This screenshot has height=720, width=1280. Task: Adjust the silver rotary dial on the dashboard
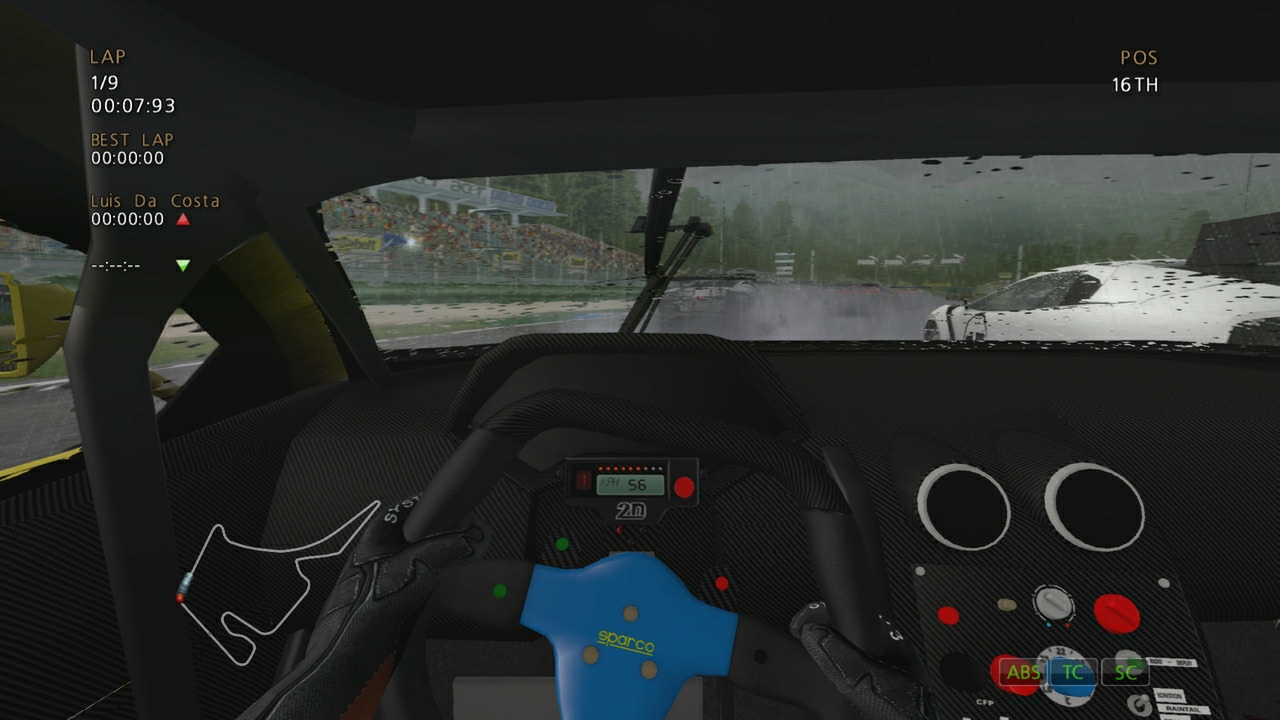(x=1053, y=604)
